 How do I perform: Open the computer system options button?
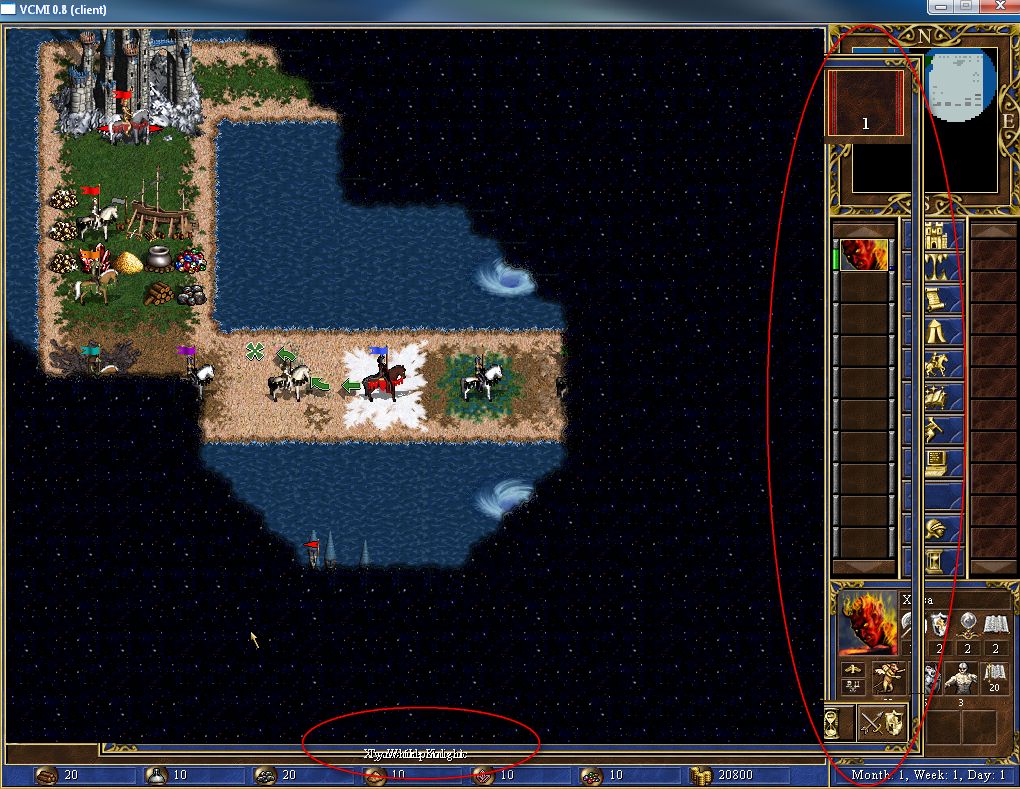[x=944, y=463]
